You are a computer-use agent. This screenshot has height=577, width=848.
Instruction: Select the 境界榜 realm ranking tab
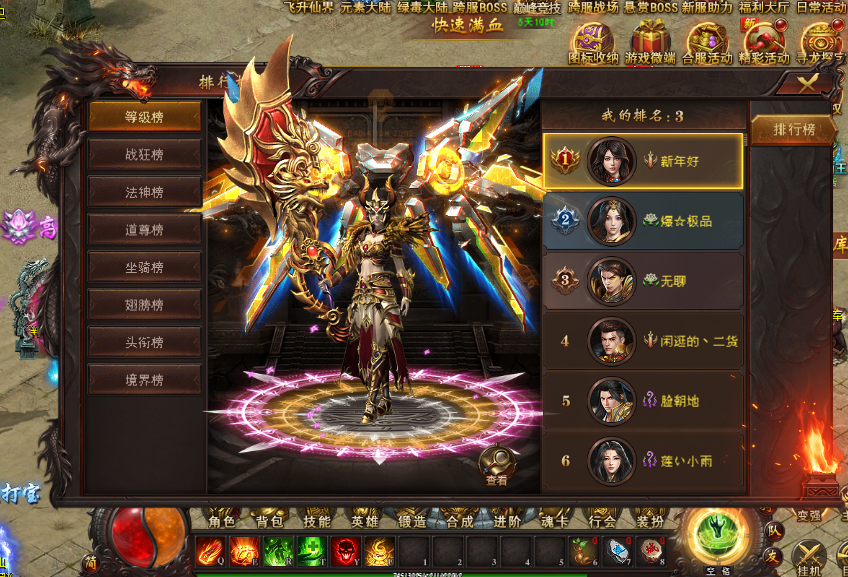tap(144, 379)
